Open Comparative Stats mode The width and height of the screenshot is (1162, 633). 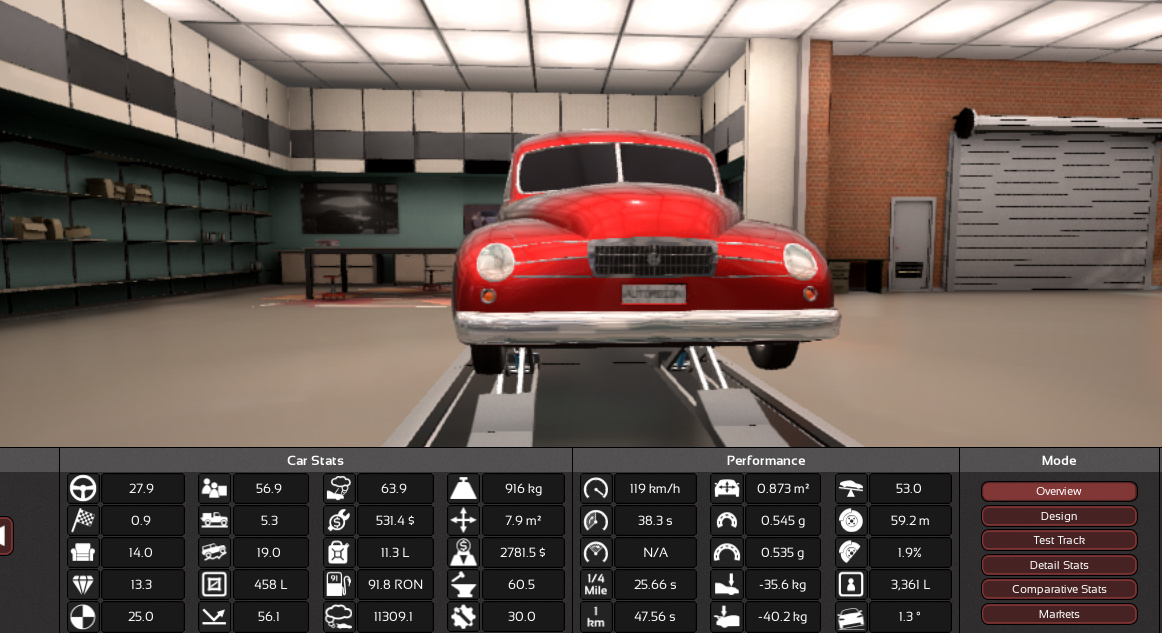click(1058, 589)
